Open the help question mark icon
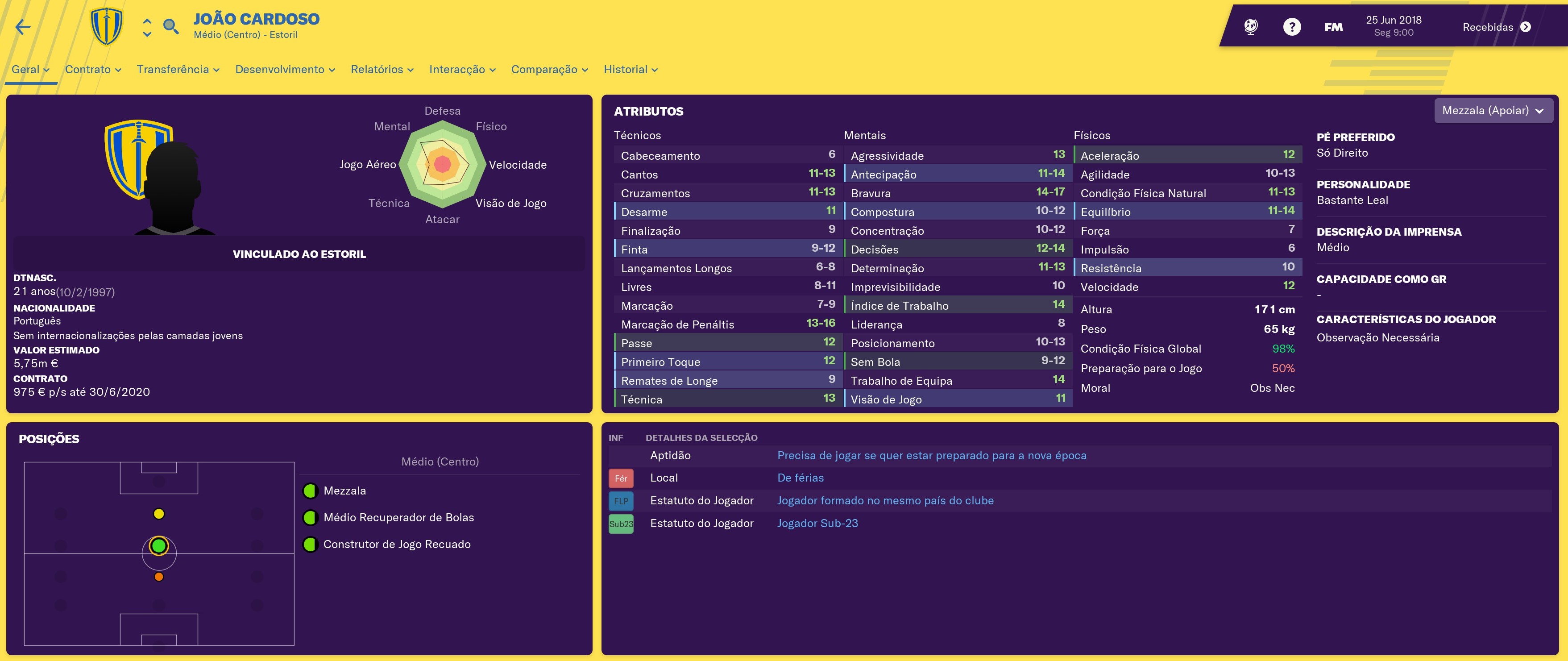 click(1292, 27)
